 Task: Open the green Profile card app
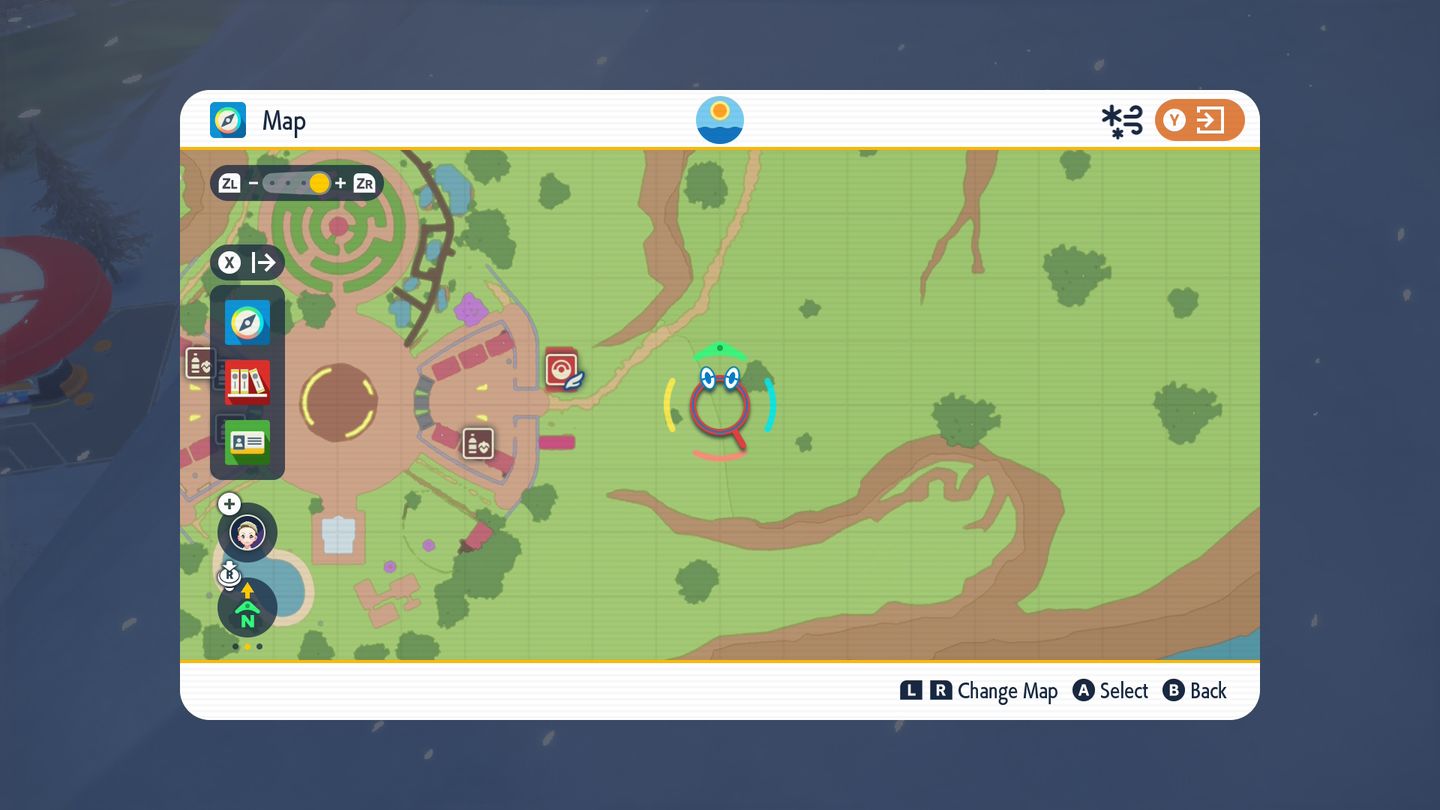point(247,442)
